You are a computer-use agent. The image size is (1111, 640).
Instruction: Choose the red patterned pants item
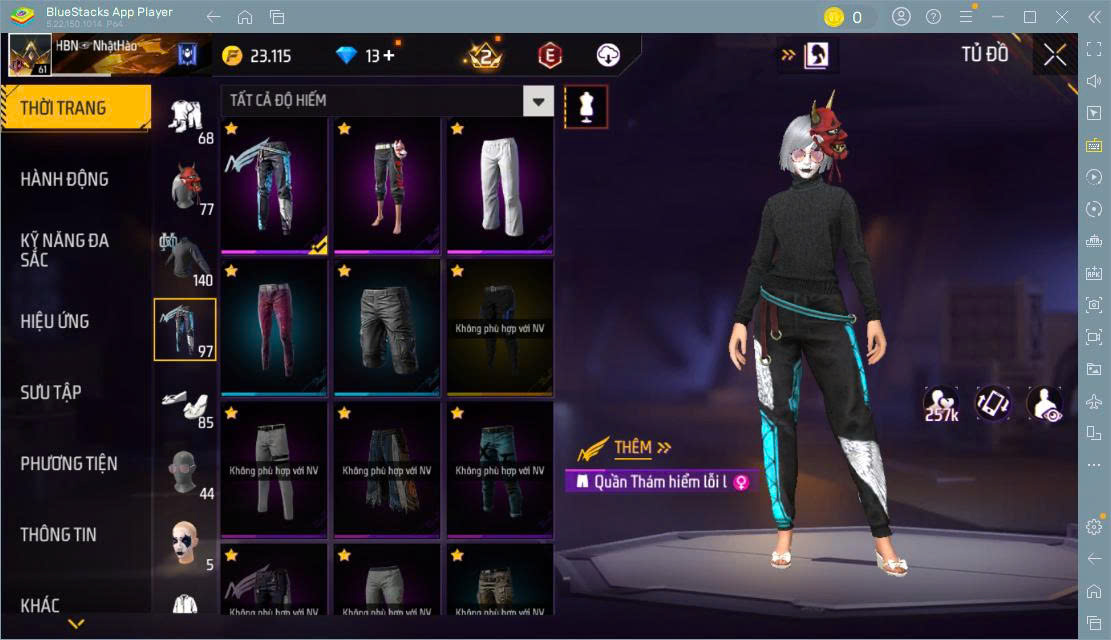click(x=274, y=328)
